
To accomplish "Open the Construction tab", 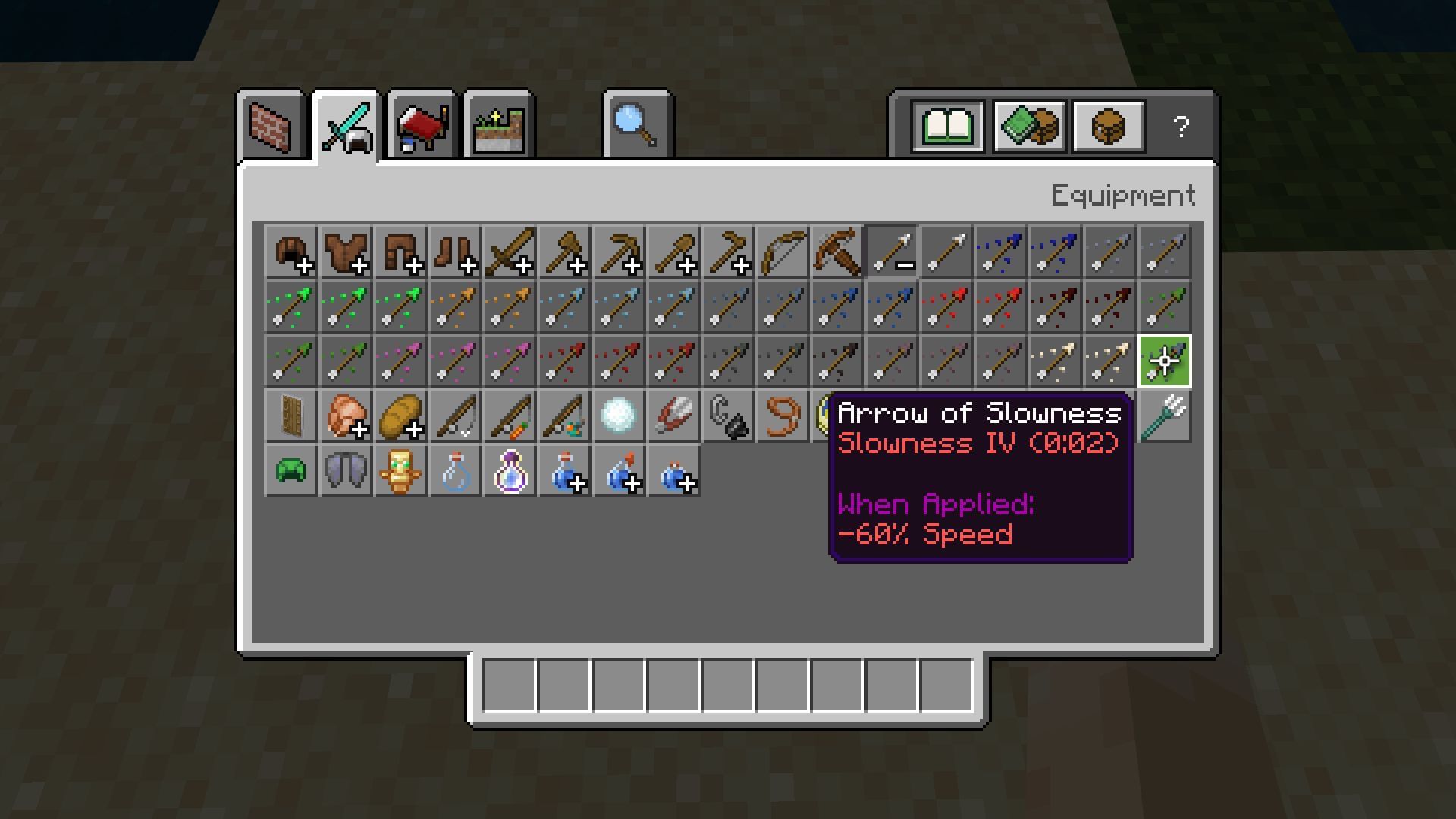I will [x=271, y=127].
